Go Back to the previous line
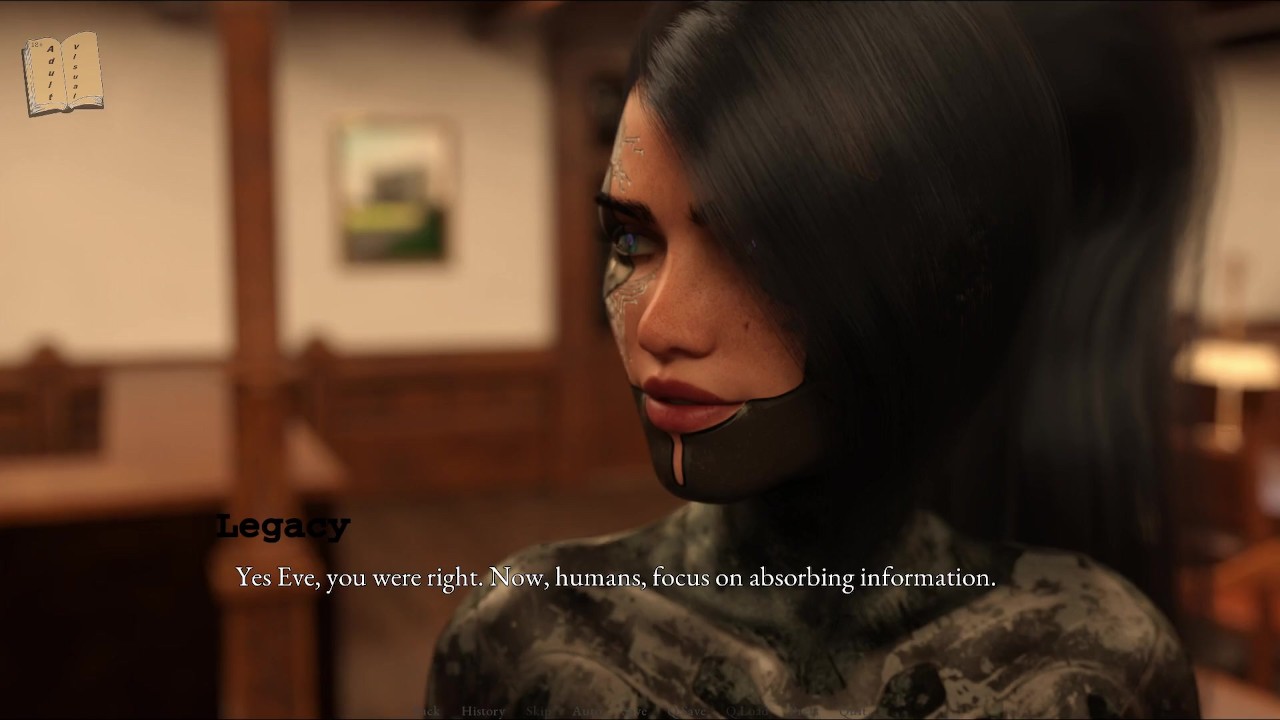The image size is (1280, 720). pyautogui.click(x=427, y=711)
